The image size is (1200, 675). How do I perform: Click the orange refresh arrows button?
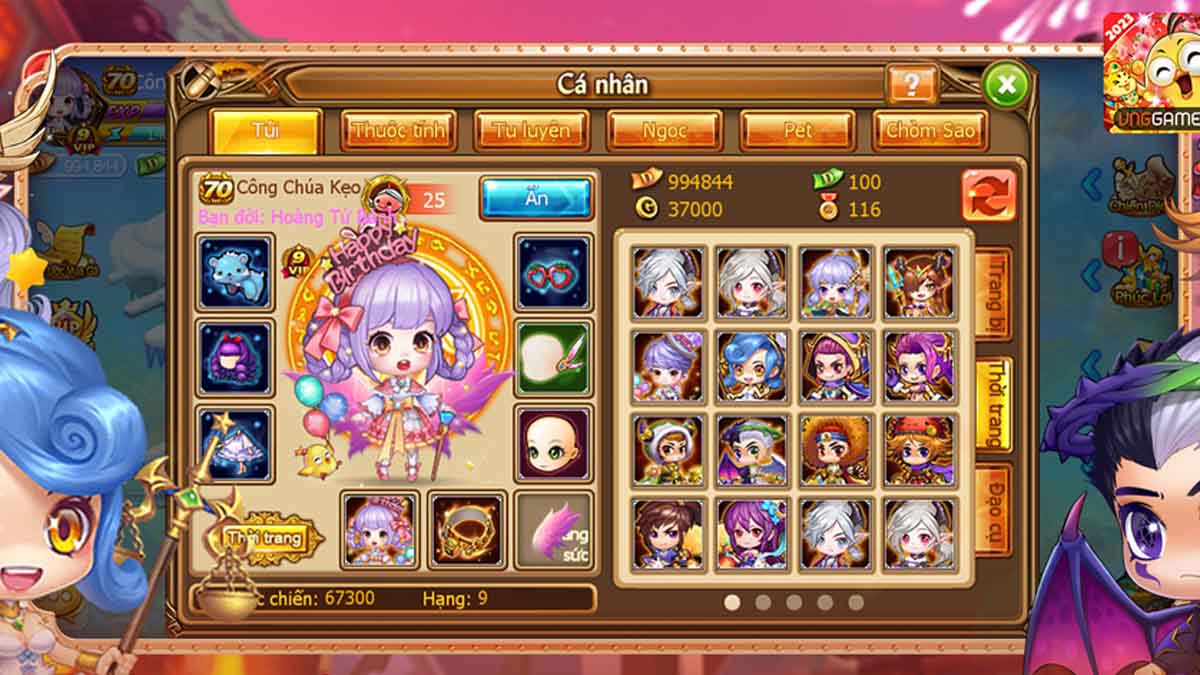click(x=988, y=194)
